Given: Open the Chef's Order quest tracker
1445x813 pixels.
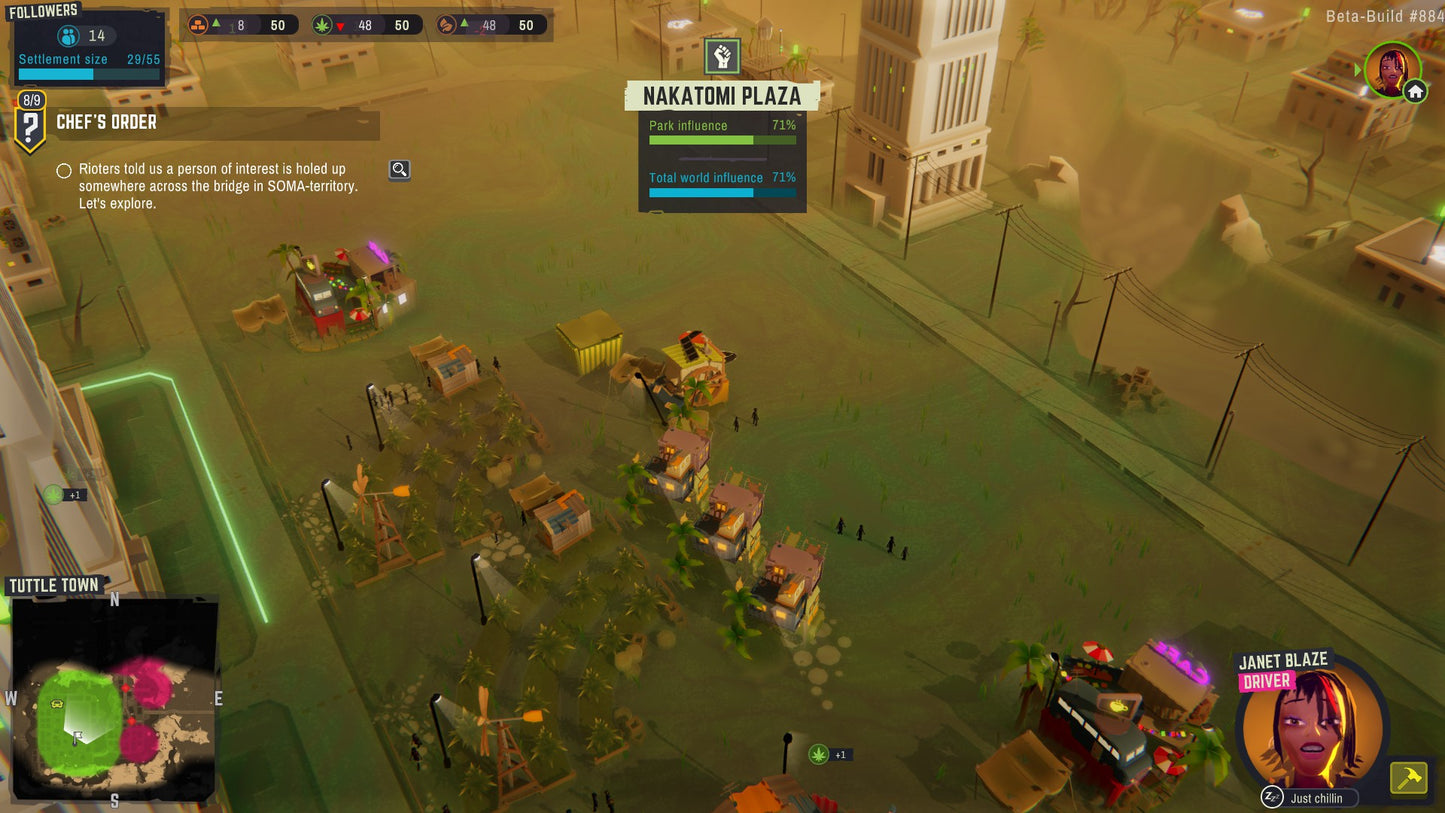Looking at the screenshot, I should 106,122.
